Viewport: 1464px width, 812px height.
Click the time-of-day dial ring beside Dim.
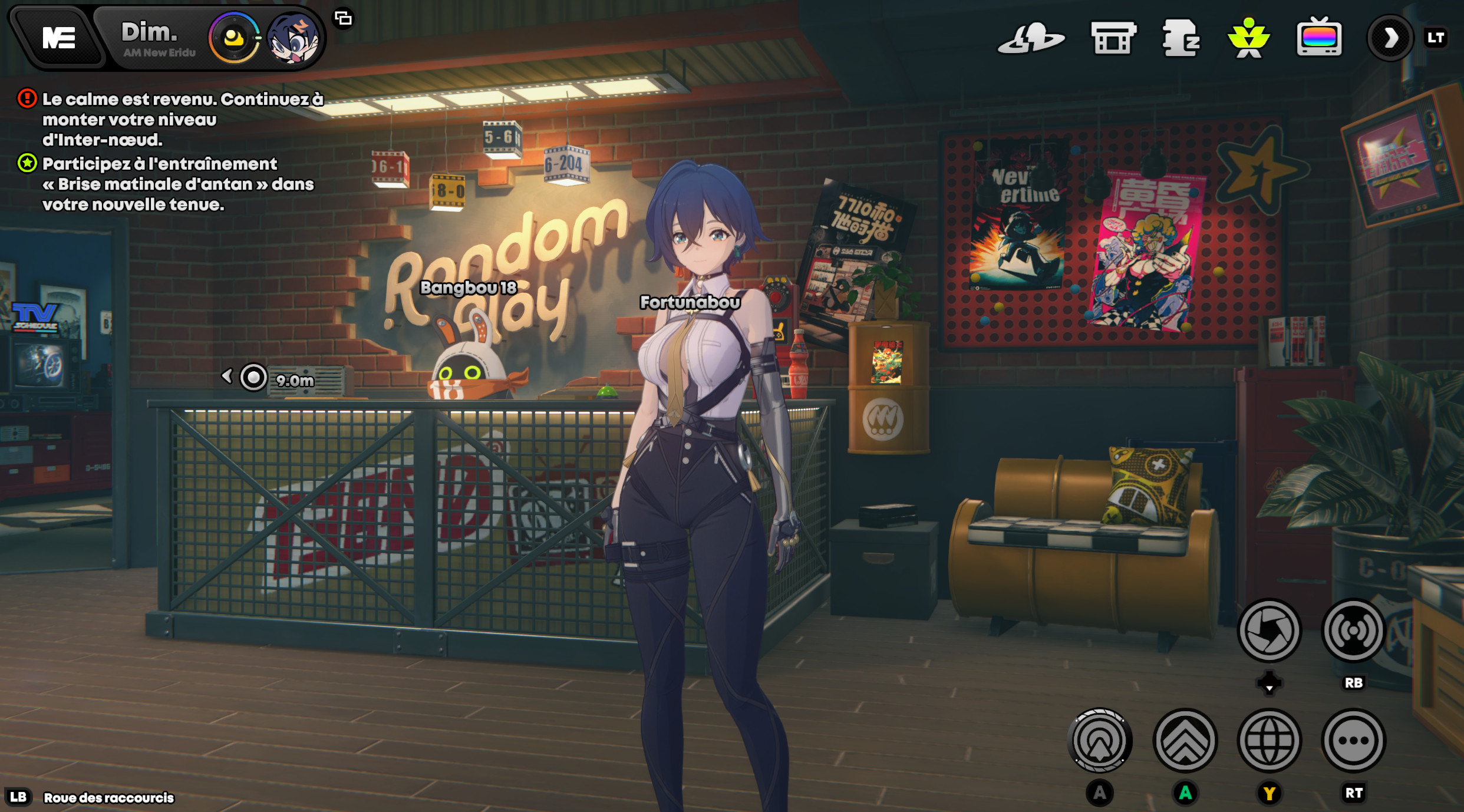coord(235,38)
